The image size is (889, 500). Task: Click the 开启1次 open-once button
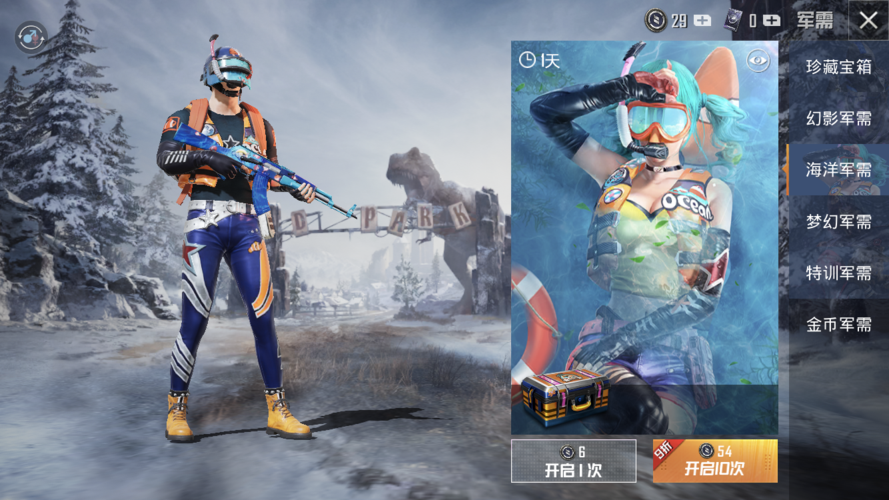(573, 461)
